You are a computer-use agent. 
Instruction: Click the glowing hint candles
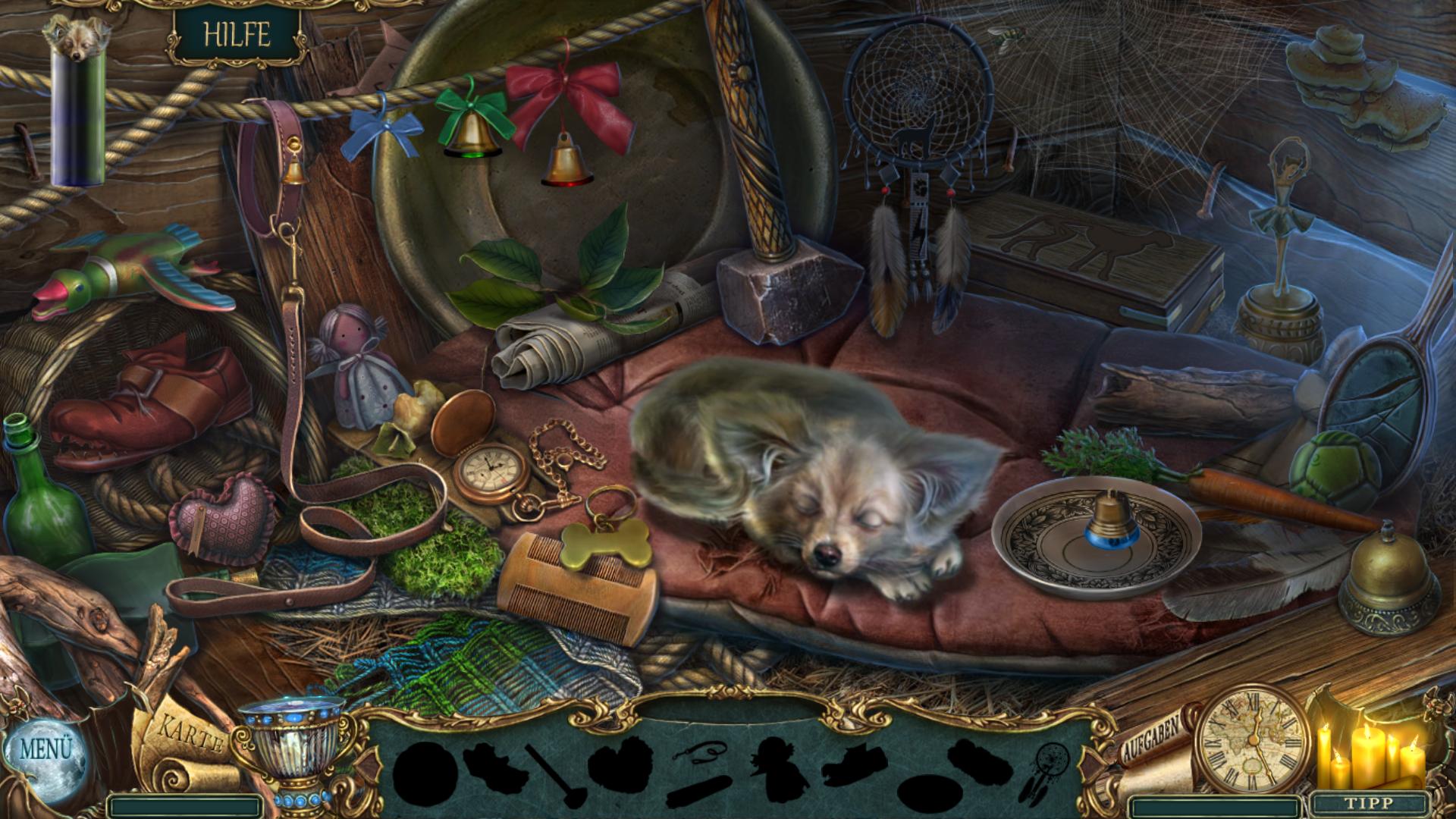click(1370, 755)
